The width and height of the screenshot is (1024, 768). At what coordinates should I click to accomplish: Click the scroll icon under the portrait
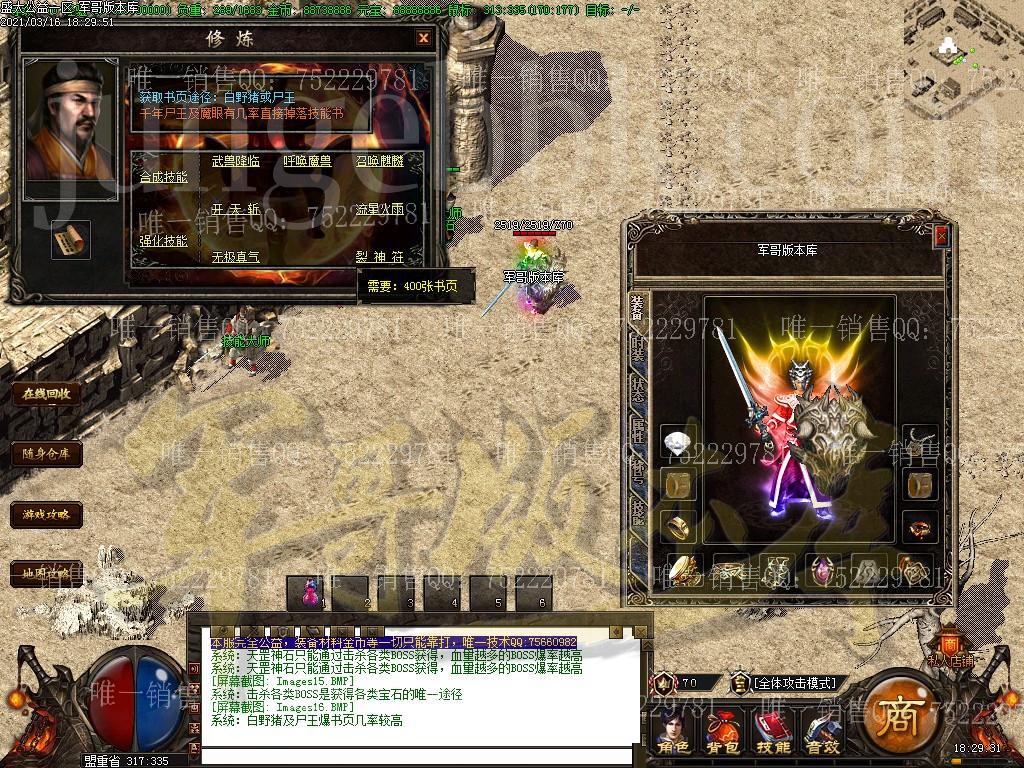pyautogui.click(x=70, y=239)
